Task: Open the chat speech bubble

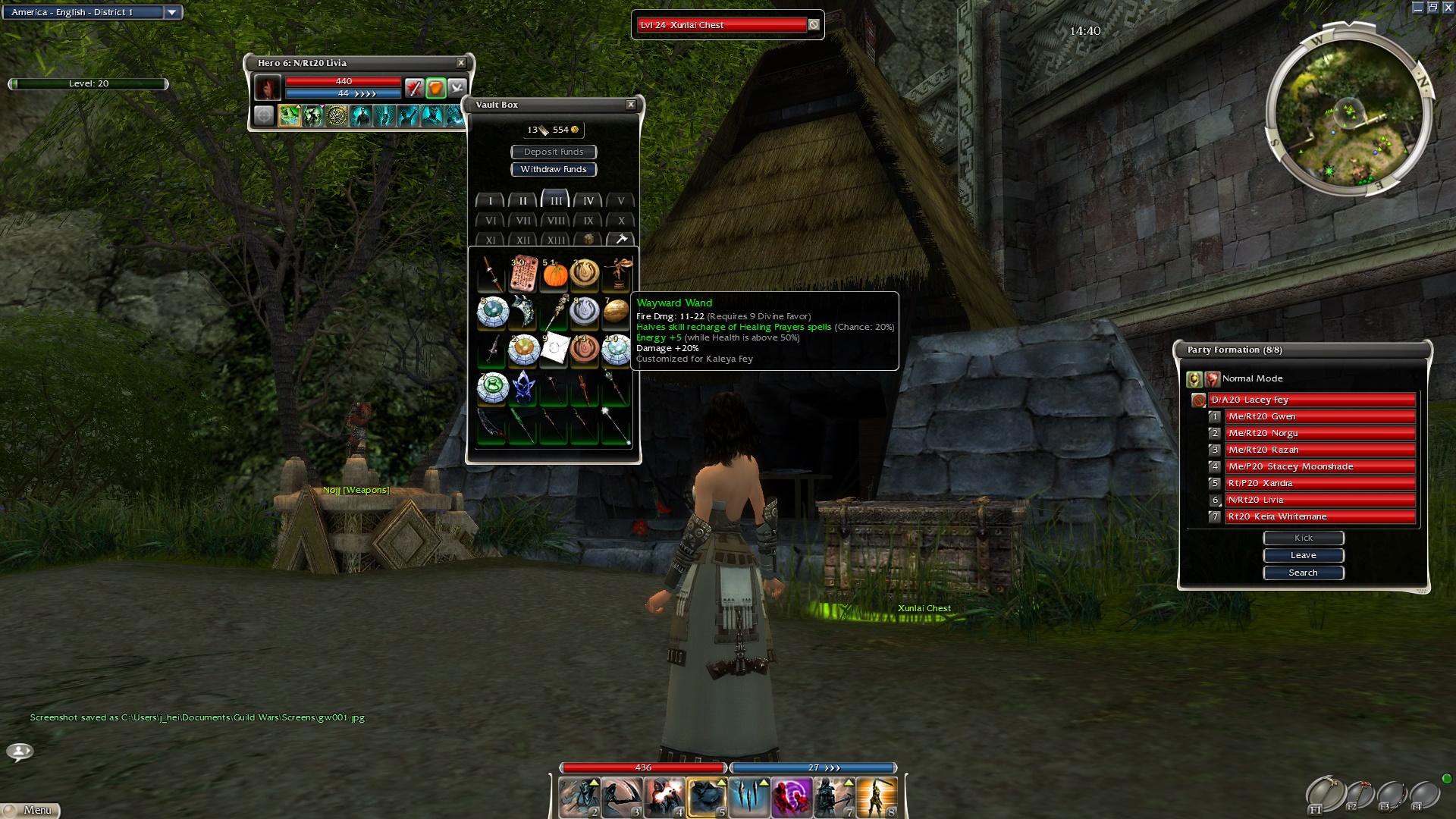Action: tap(20, 752)
